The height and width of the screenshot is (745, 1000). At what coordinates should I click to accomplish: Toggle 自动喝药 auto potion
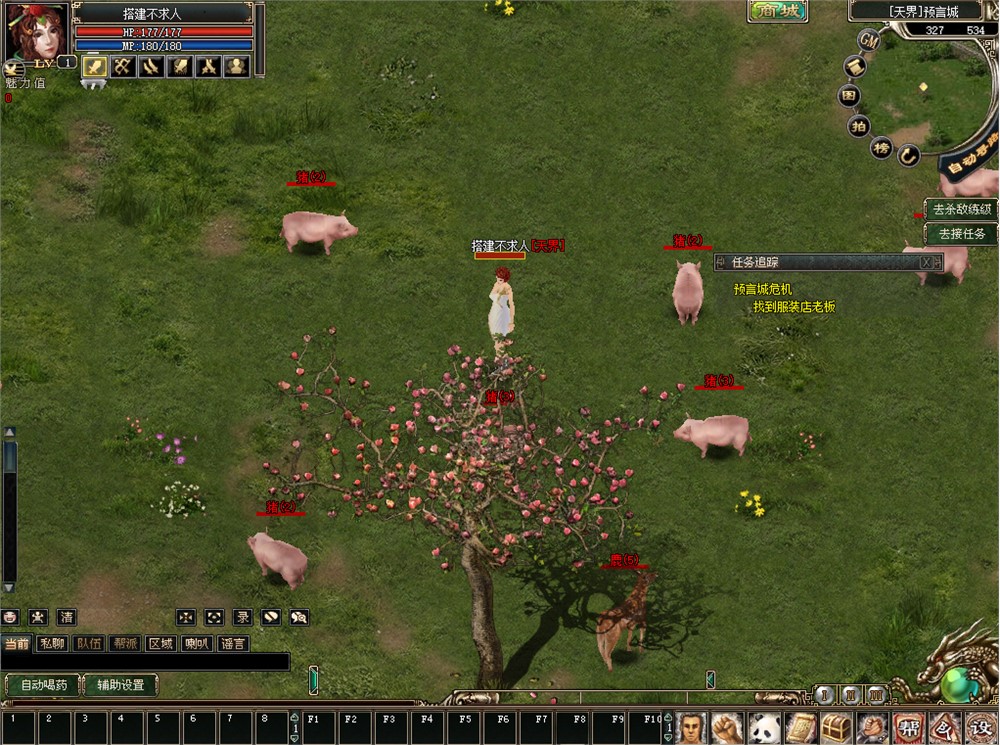pos(42,685)
